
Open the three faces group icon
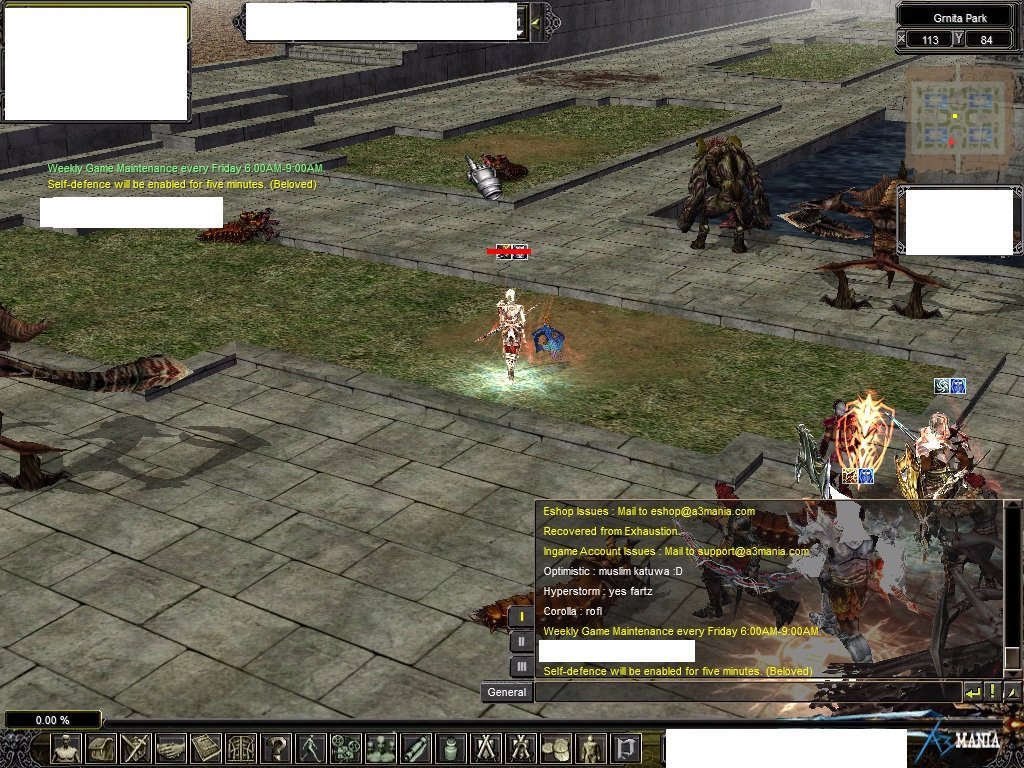(x=381, y=747)
